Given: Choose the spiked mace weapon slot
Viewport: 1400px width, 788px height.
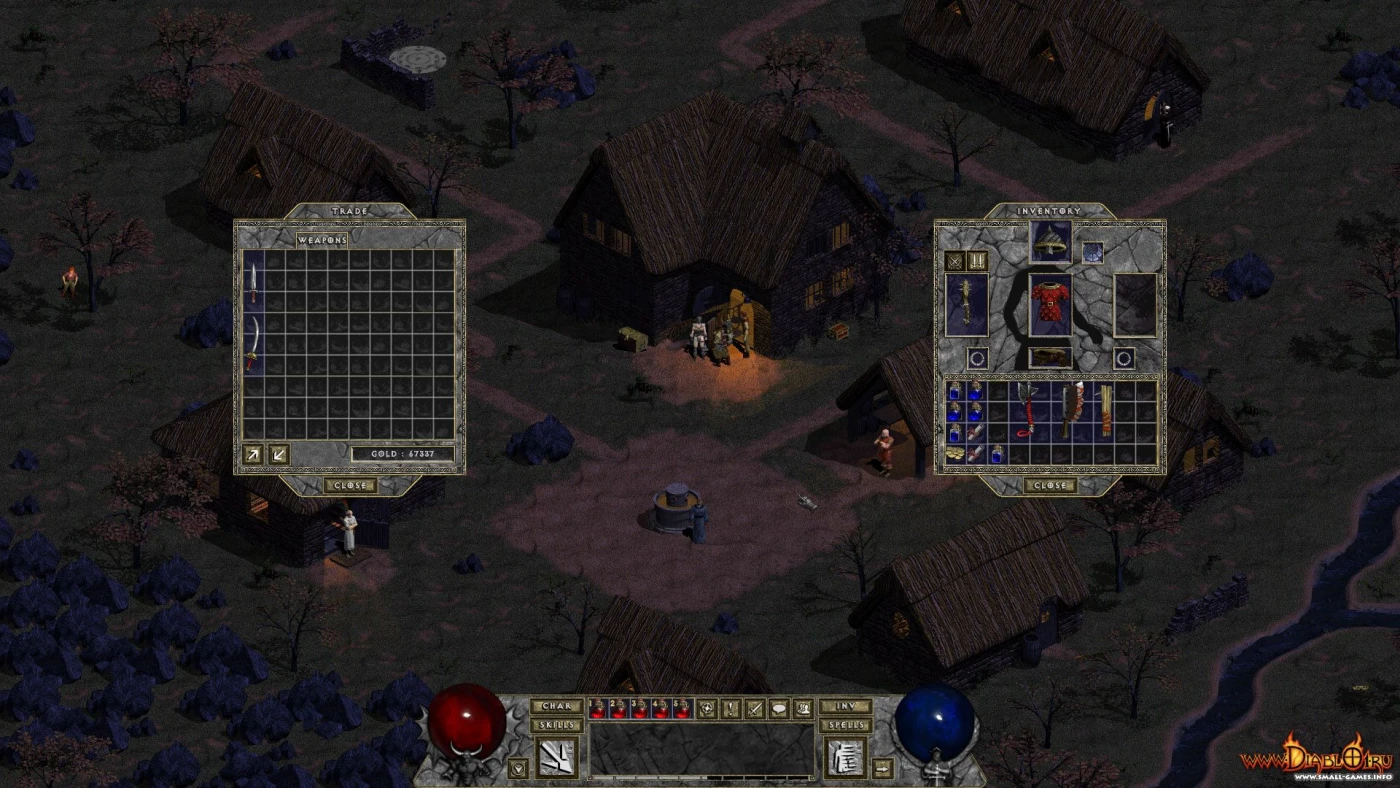Looking at the screenshot, I should pos(967,304).
